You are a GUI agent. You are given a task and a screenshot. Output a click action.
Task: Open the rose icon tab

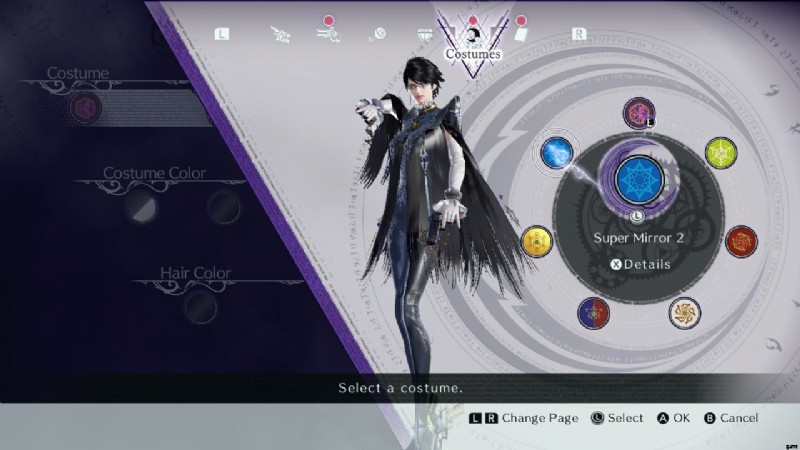tap(376, 33)
